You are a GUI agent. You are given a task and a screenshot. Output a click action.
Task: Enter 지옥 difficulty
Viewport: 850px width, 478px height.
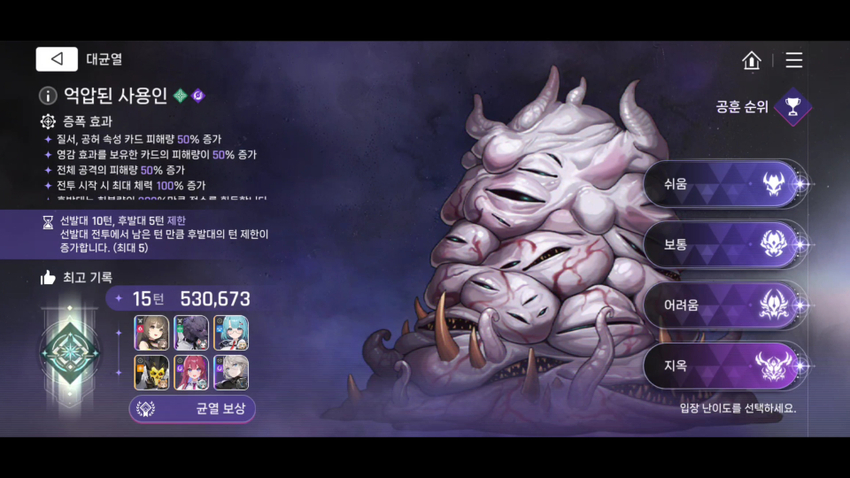(722, 366)
